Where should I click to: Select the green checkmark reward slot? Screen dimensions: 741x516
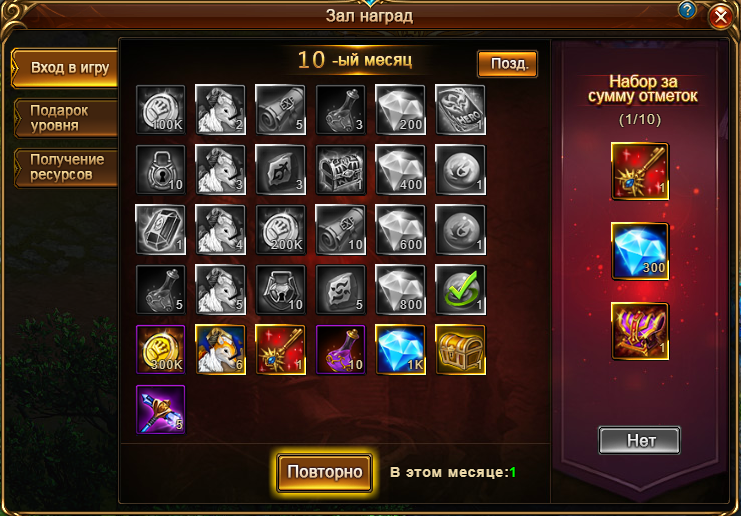(x=460, y=289)
